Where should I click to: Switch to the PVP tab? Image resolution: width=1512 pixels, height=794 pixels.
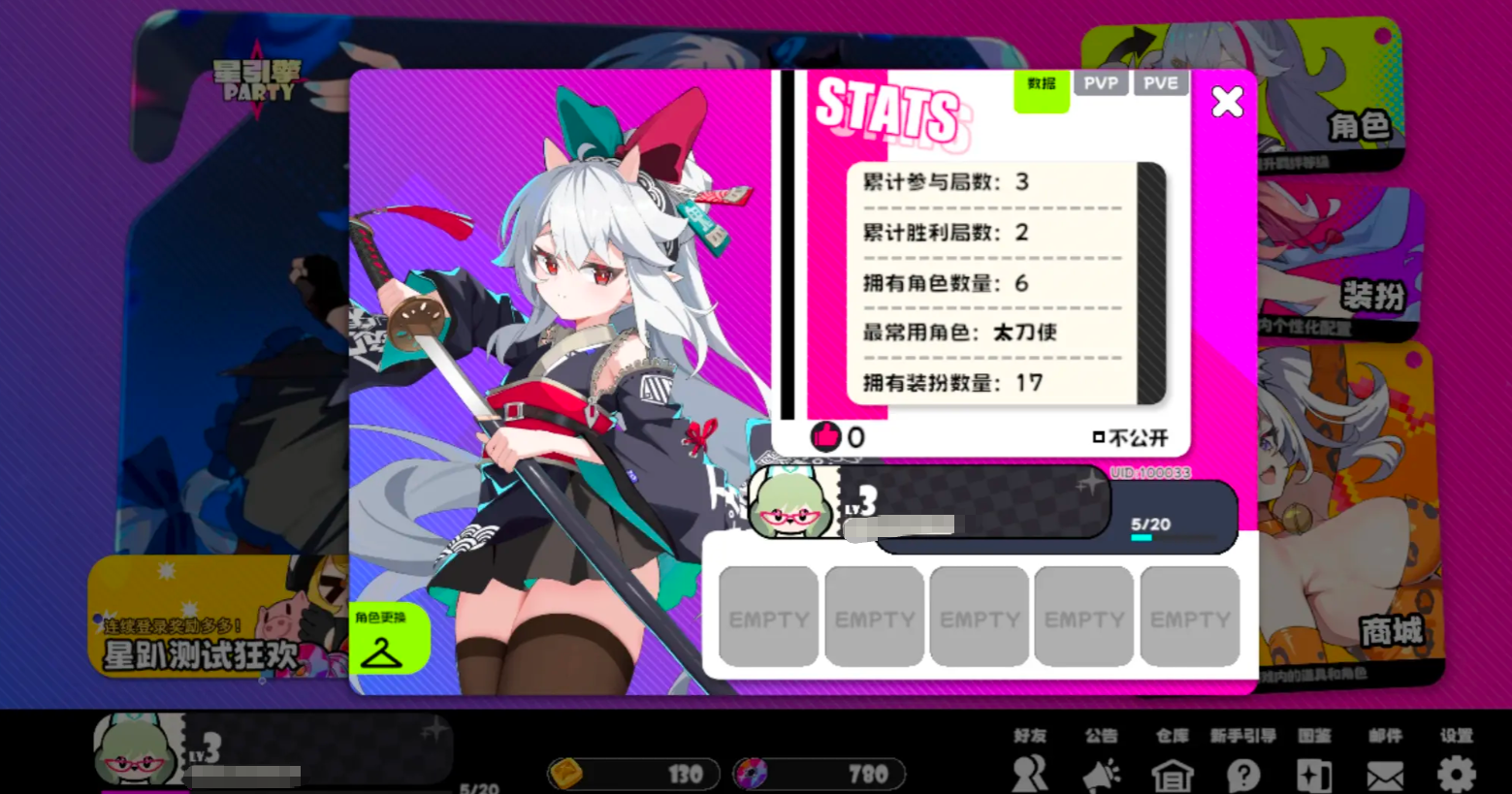click(1102, 82)
